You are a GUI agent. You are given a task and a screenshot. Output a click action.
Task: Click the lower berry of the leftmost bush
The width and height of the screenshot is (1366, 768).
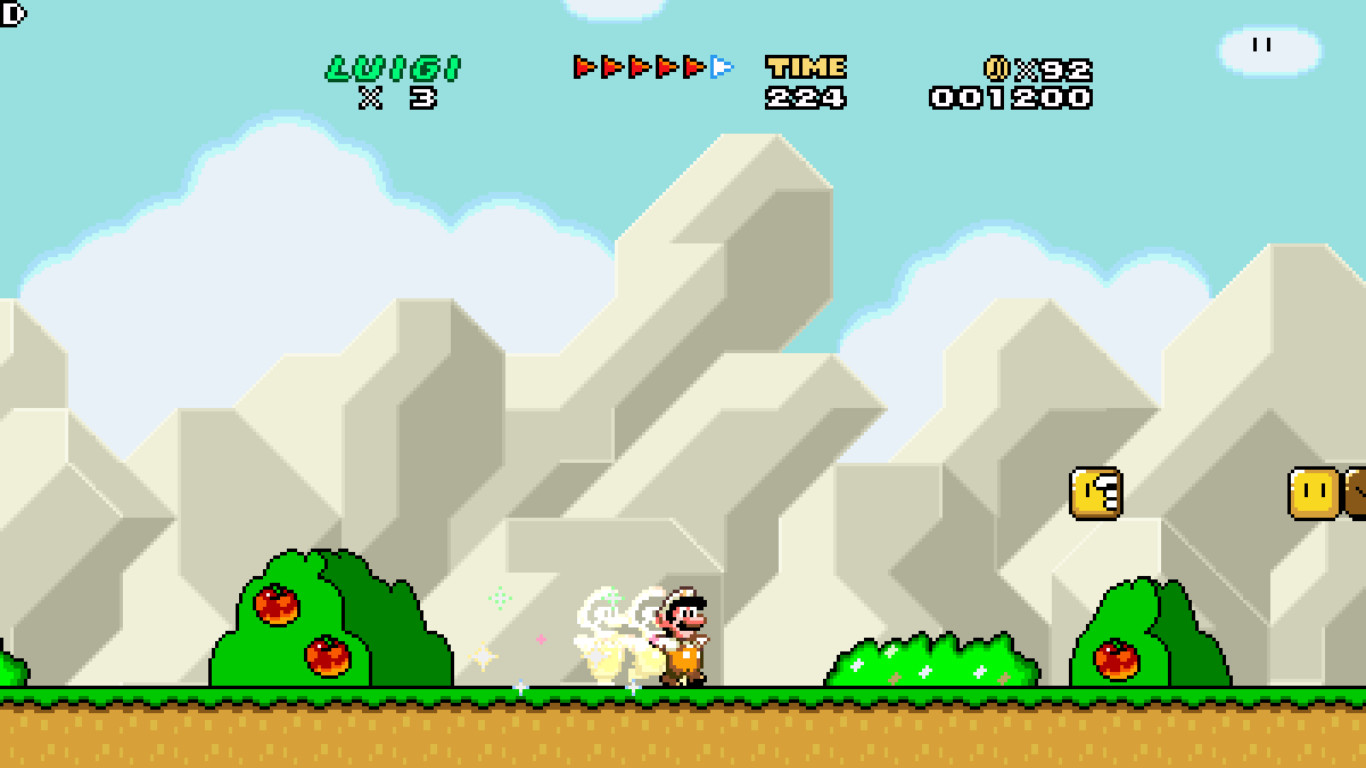325,655
